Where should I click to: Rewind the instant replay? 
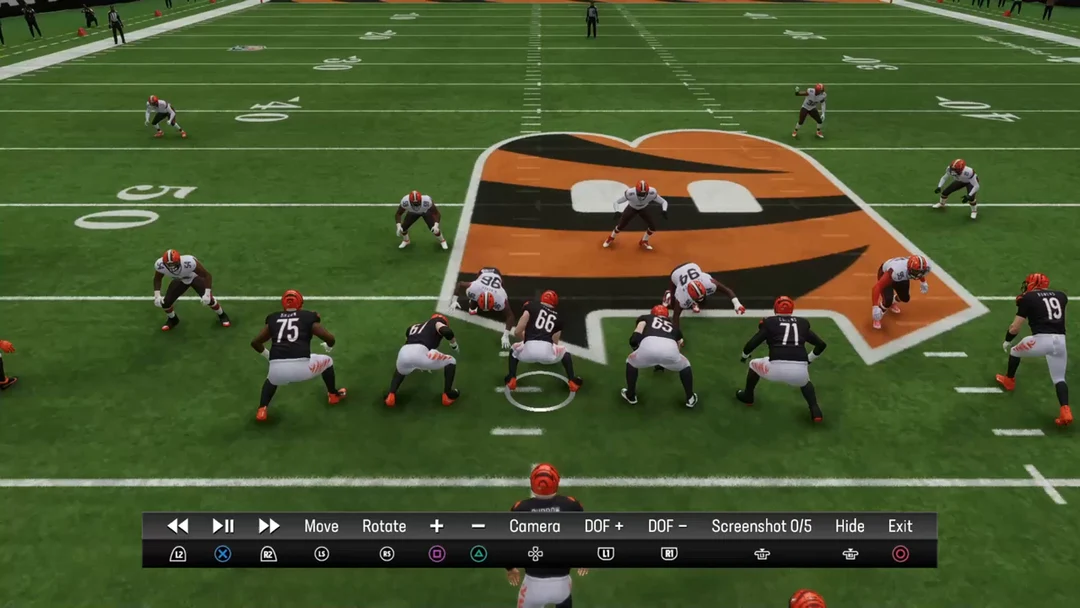[178, 526]
